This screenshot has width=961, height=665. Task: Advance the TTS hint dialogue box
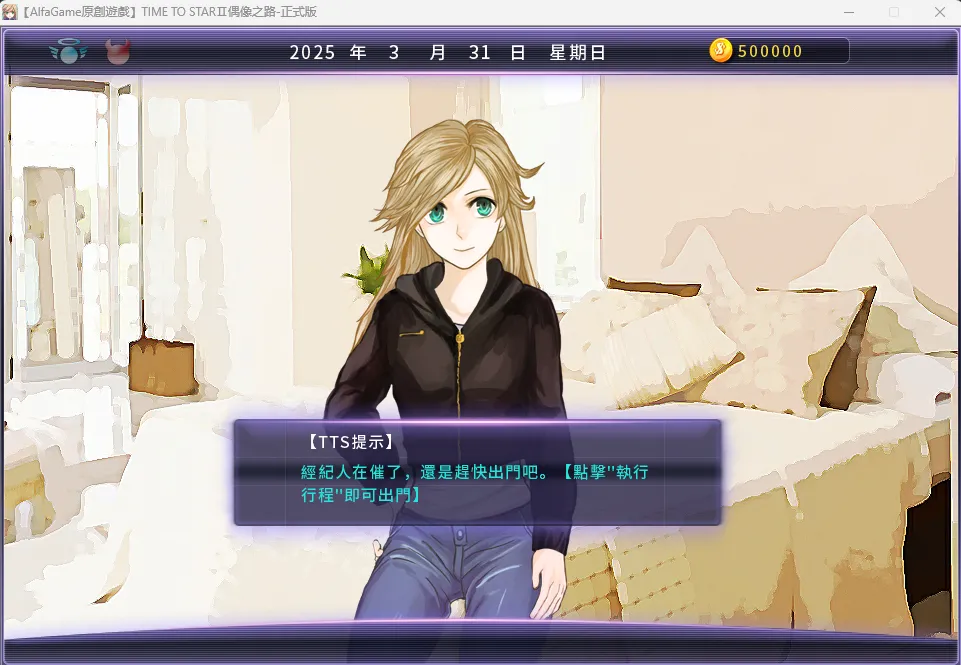[x=477, y=472]
